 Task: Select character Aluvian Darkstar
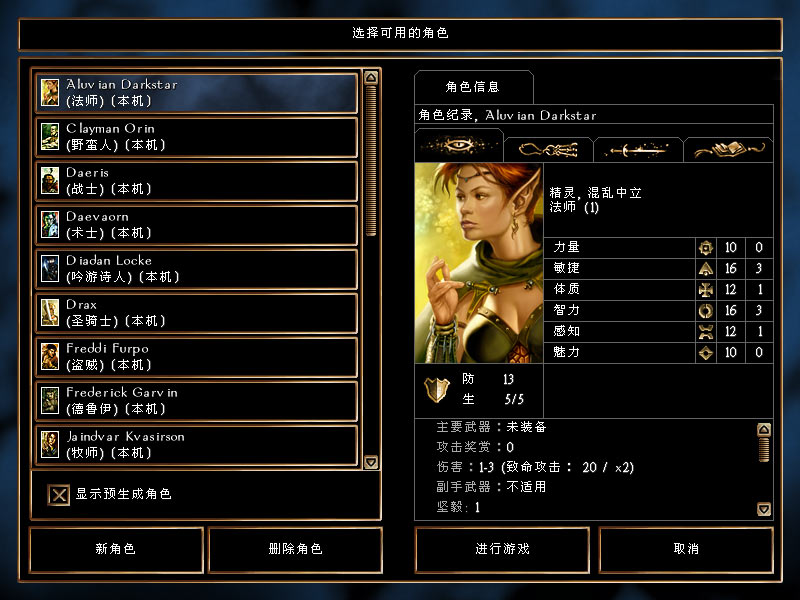click(x=197, y=93)
